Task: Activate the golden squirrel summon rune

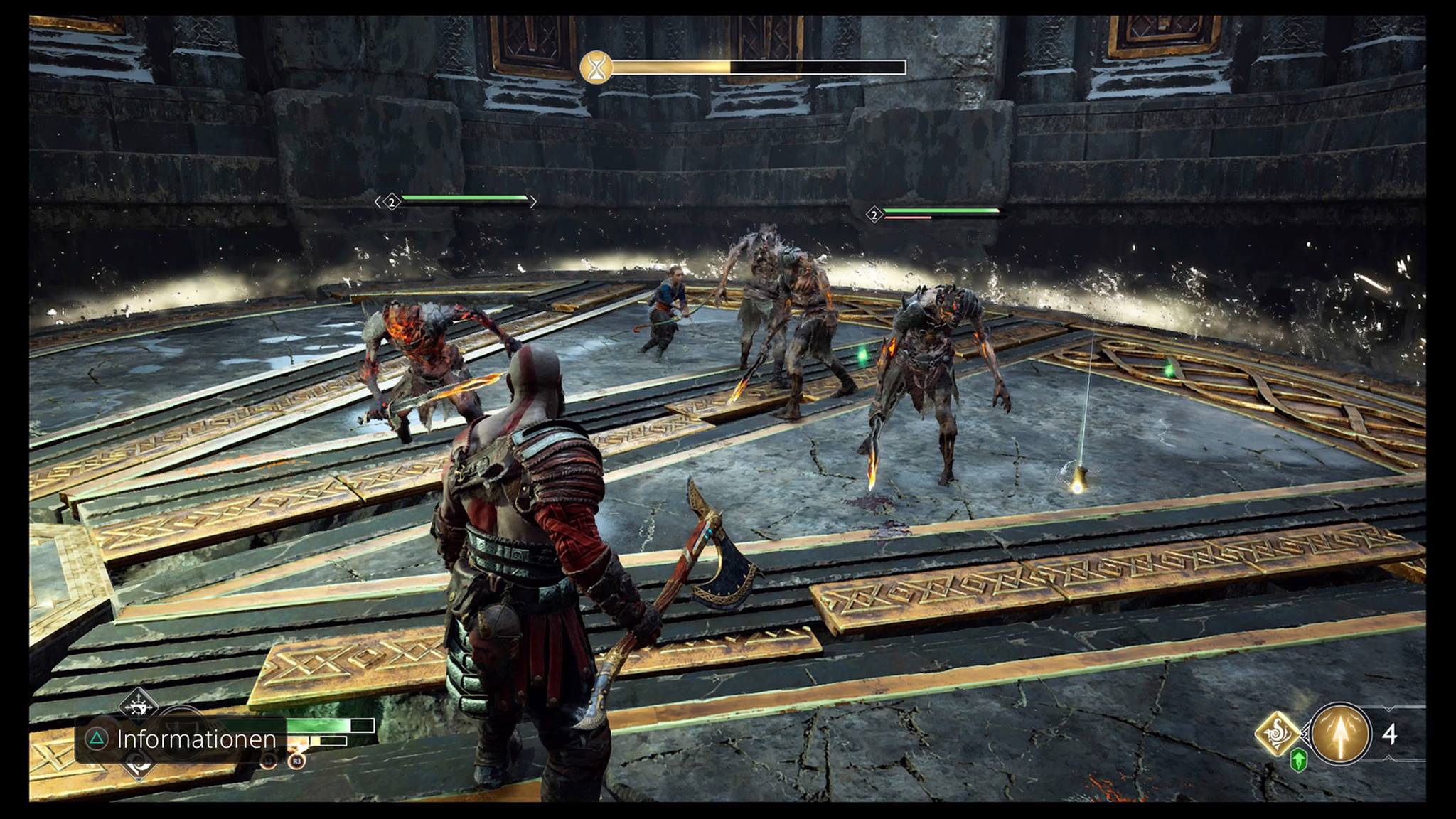Action: [x=1278, y=733]
